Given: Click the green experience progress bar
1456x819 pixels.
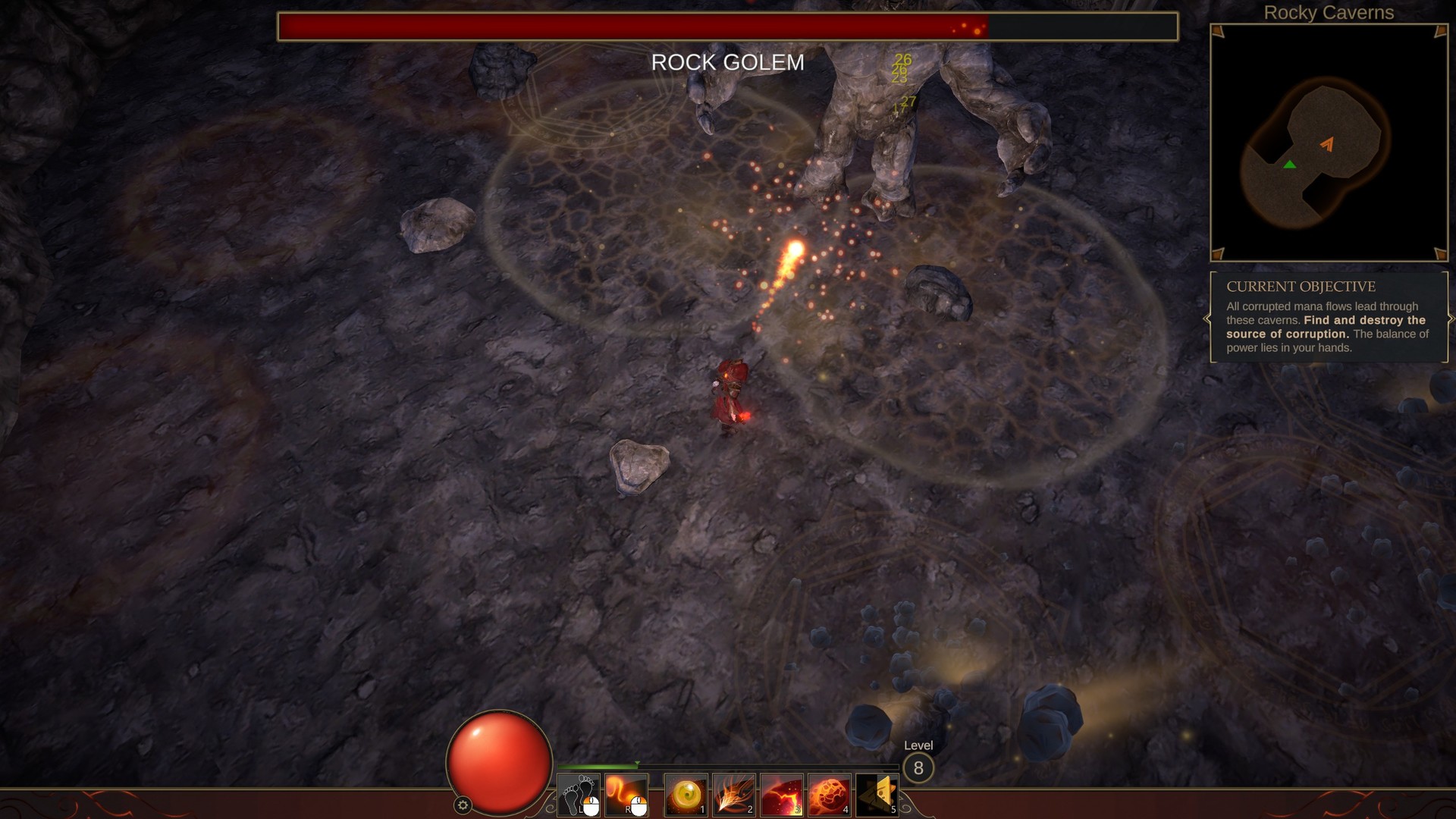Looking at the screenshot, I should point(599,764).
